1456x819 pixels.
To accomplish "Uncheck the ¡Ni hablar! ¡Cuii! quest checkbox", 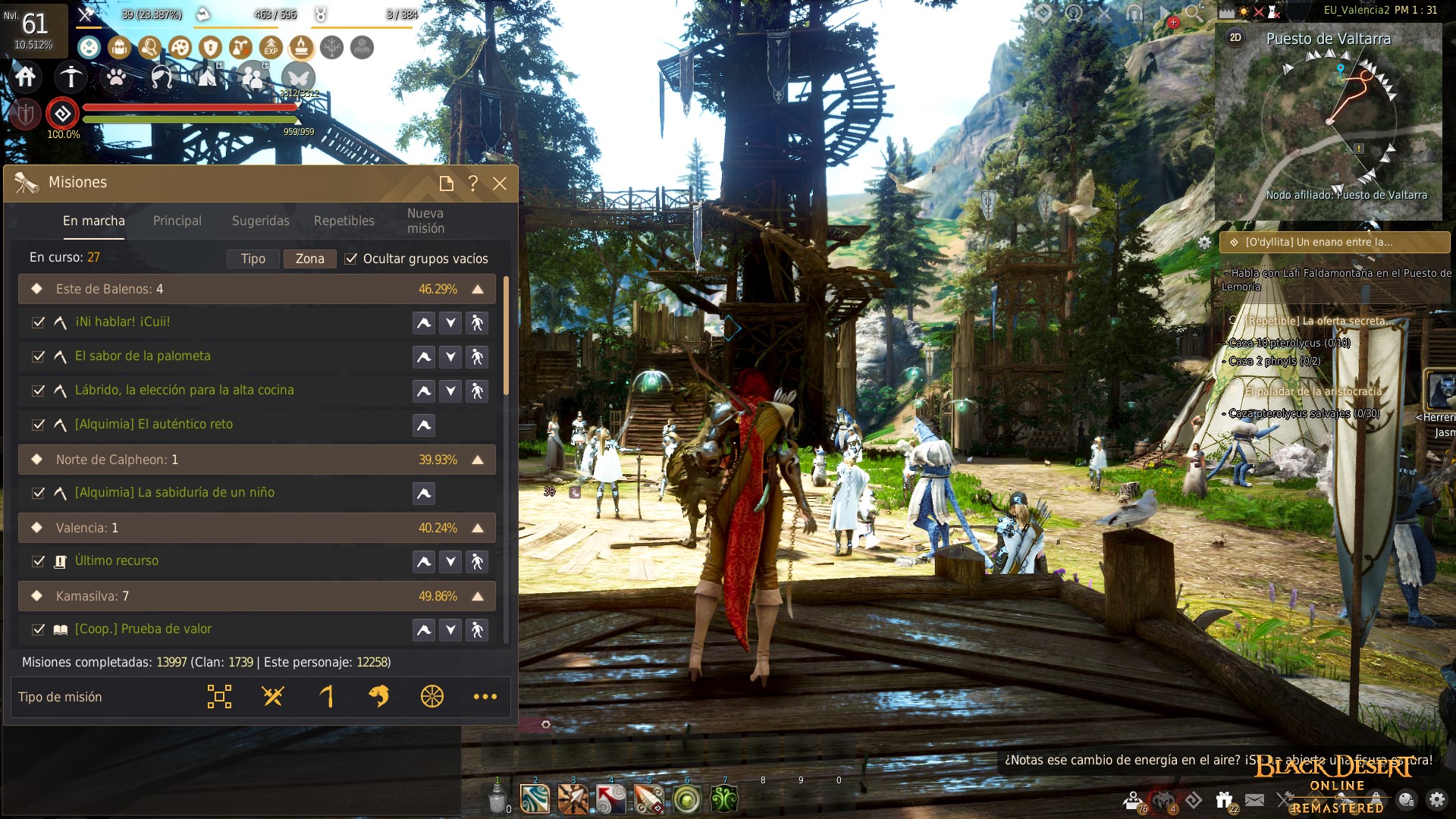I will tap(38, 322).
